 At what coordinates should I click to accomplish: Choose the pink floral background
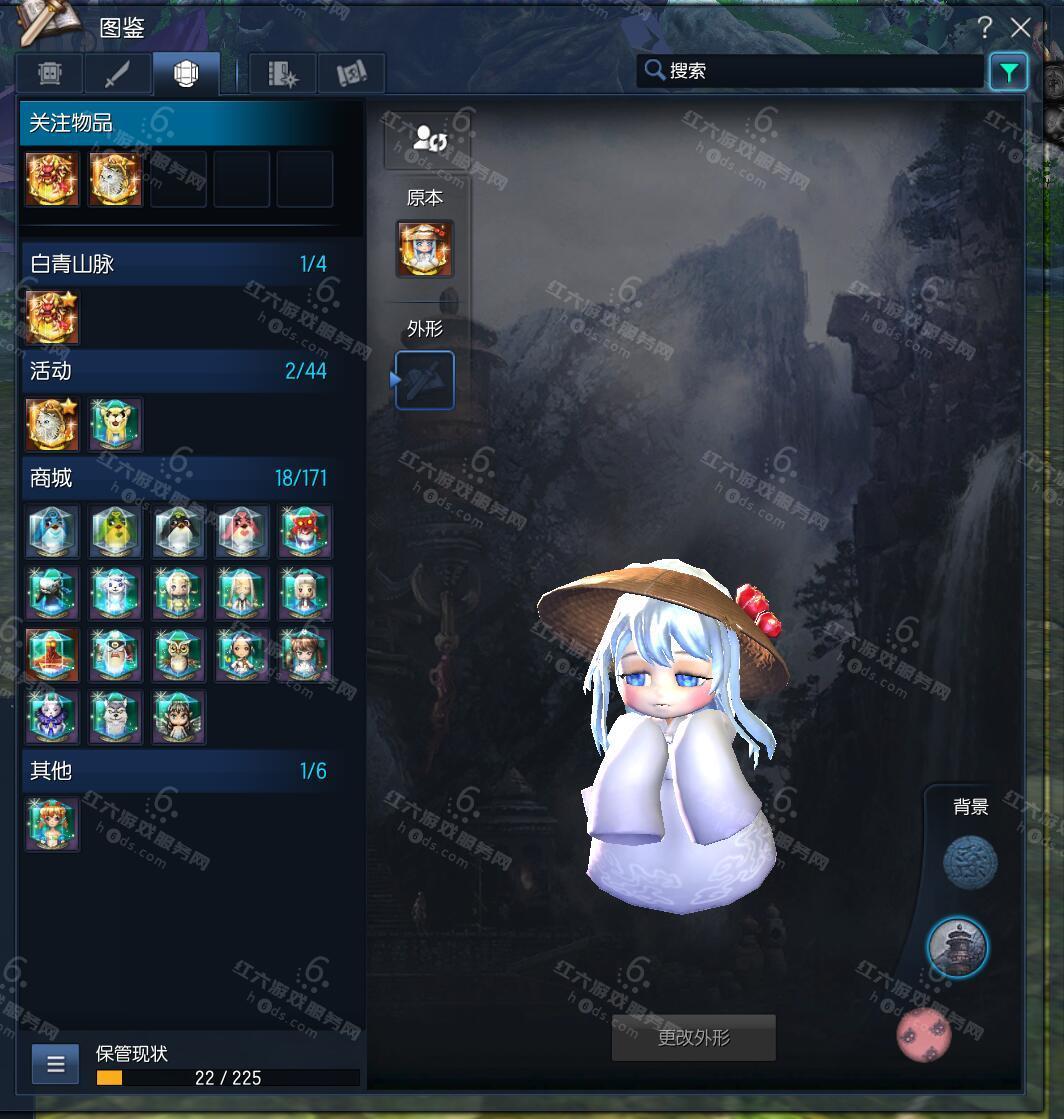click(925, 1034)
